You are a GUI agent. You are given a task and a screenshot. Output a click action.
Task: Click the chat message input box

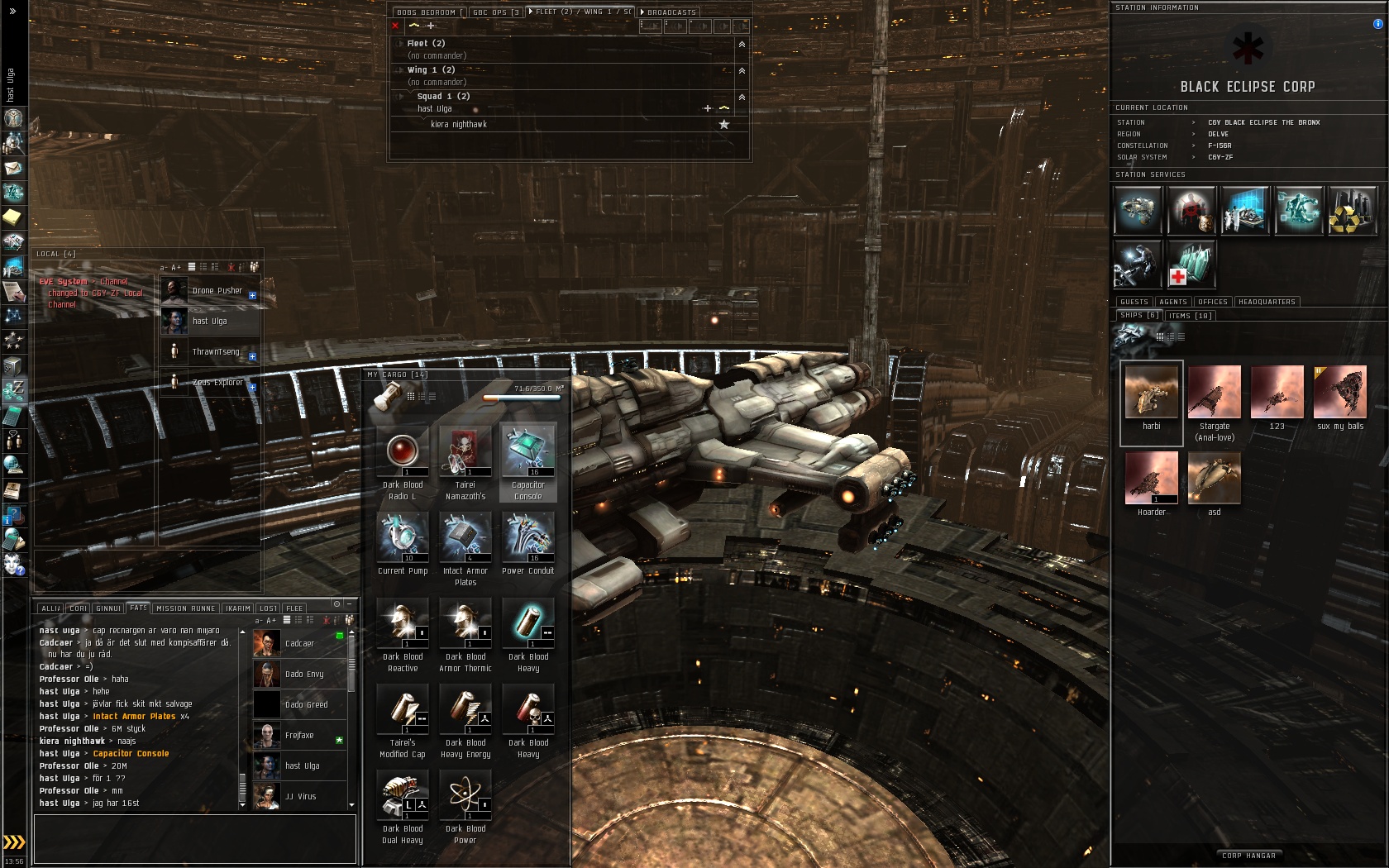point(194,838)
